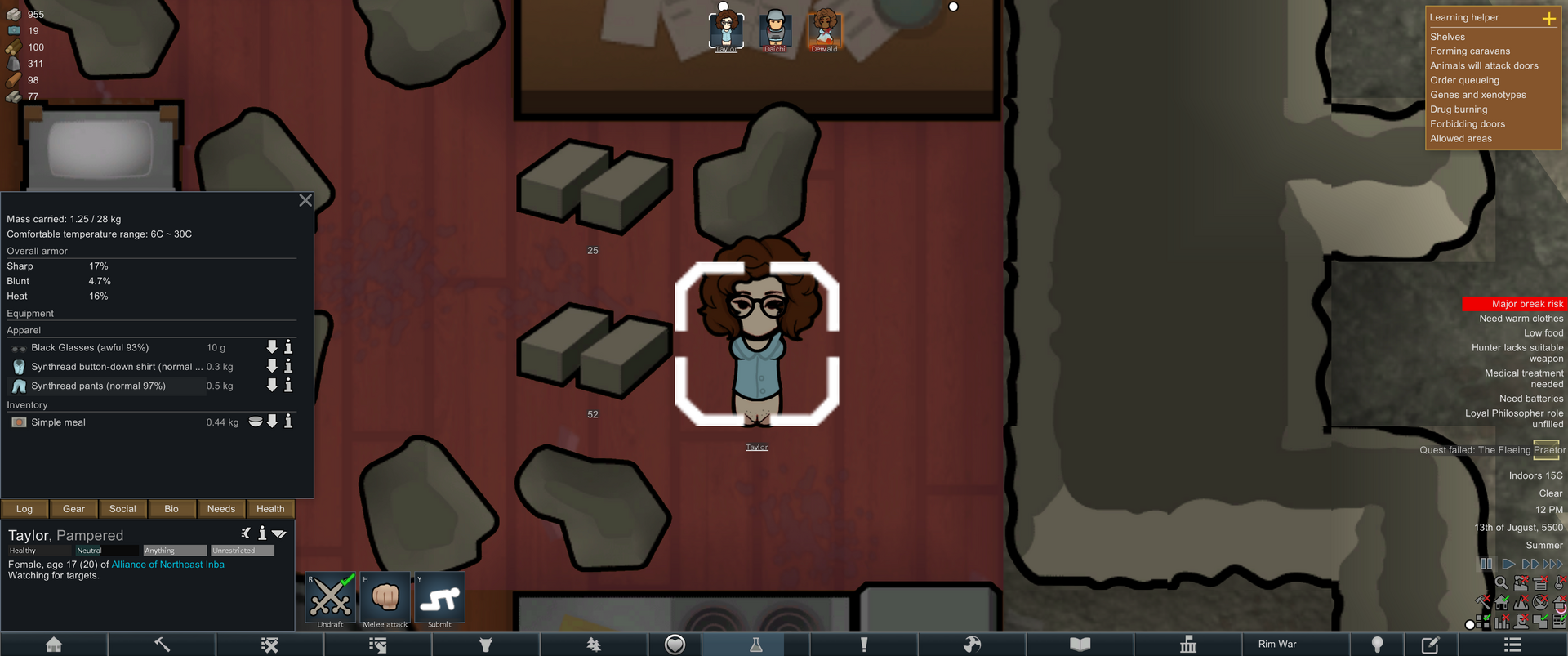Drop the Simple meal using its arrow icon
This screenshot has height=656, width=1568.
[x=272, y=422]
